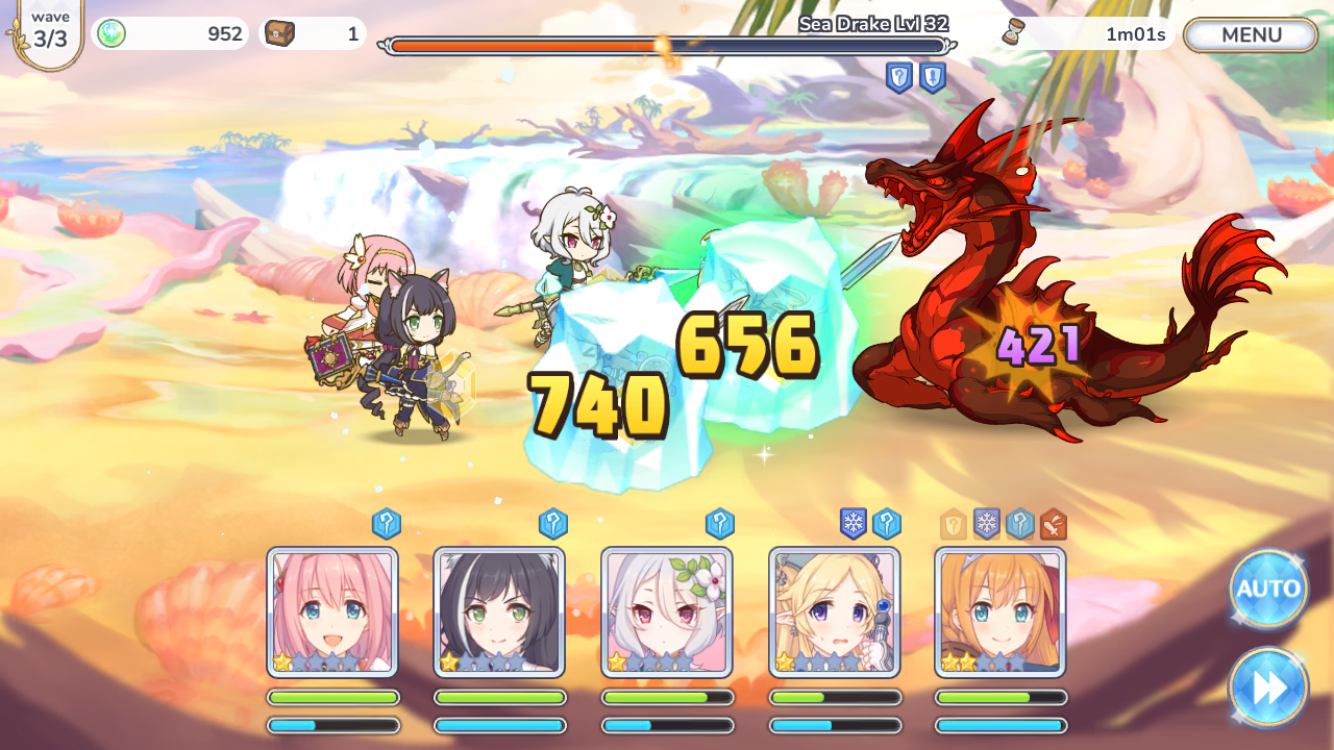
Task: Tap the magic defense buff above Sea Drake's HP bar
Action: (x=898, y=77)
